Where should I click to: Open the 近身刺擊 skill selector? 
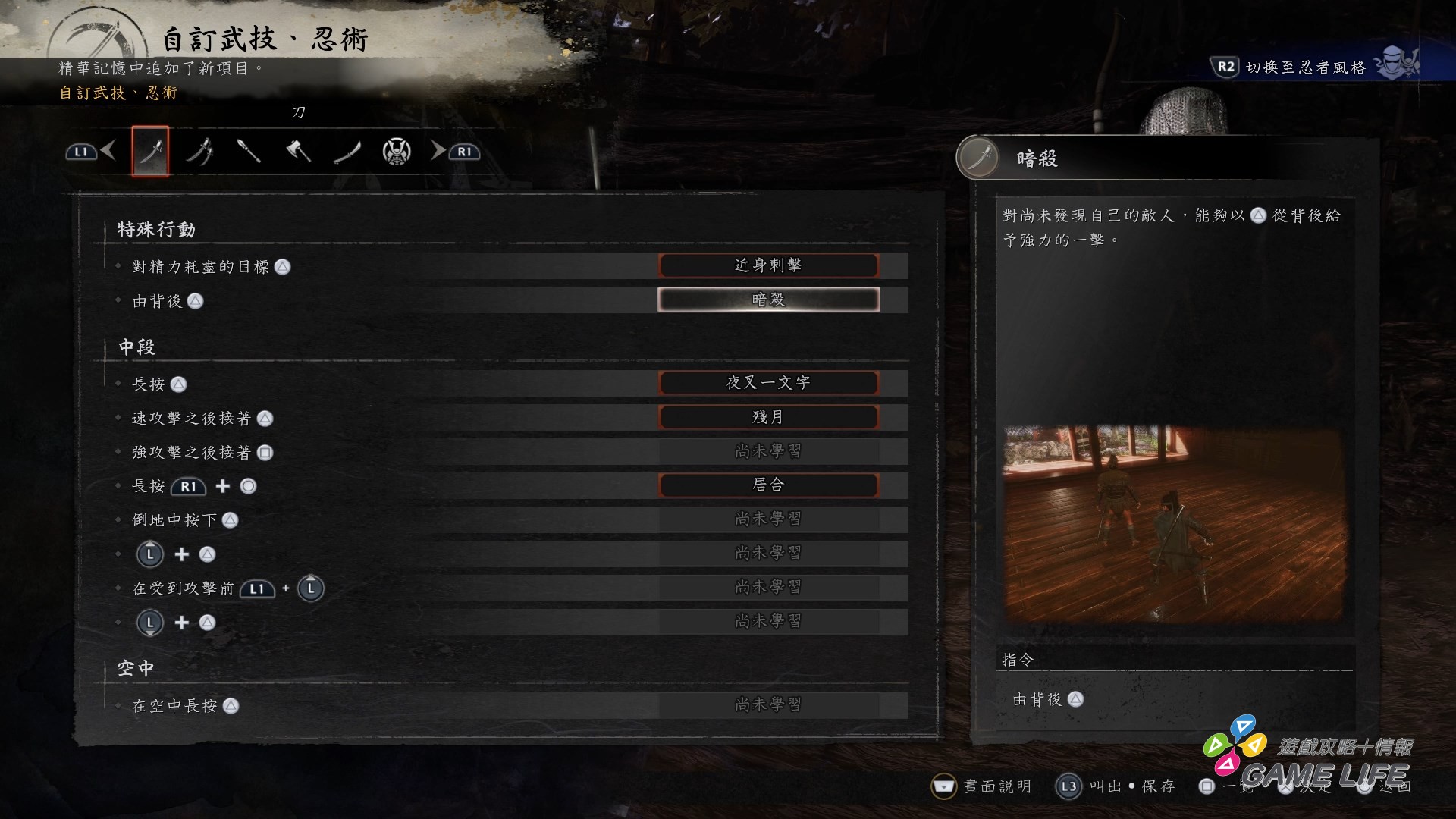[x=769, y=265]
